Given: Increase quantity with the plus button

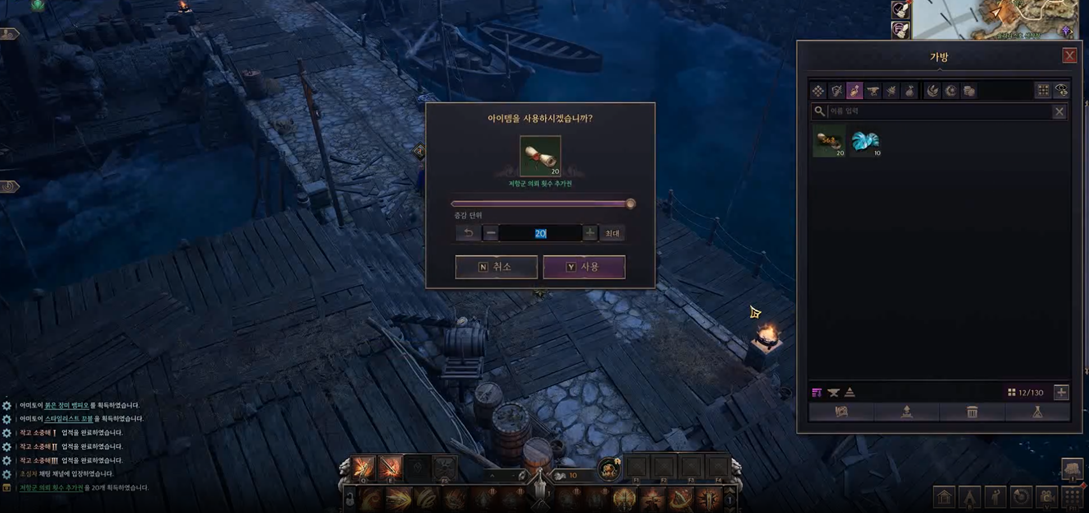Looking at the screenshot, I should pyautogui.click(x=590, y=233).
